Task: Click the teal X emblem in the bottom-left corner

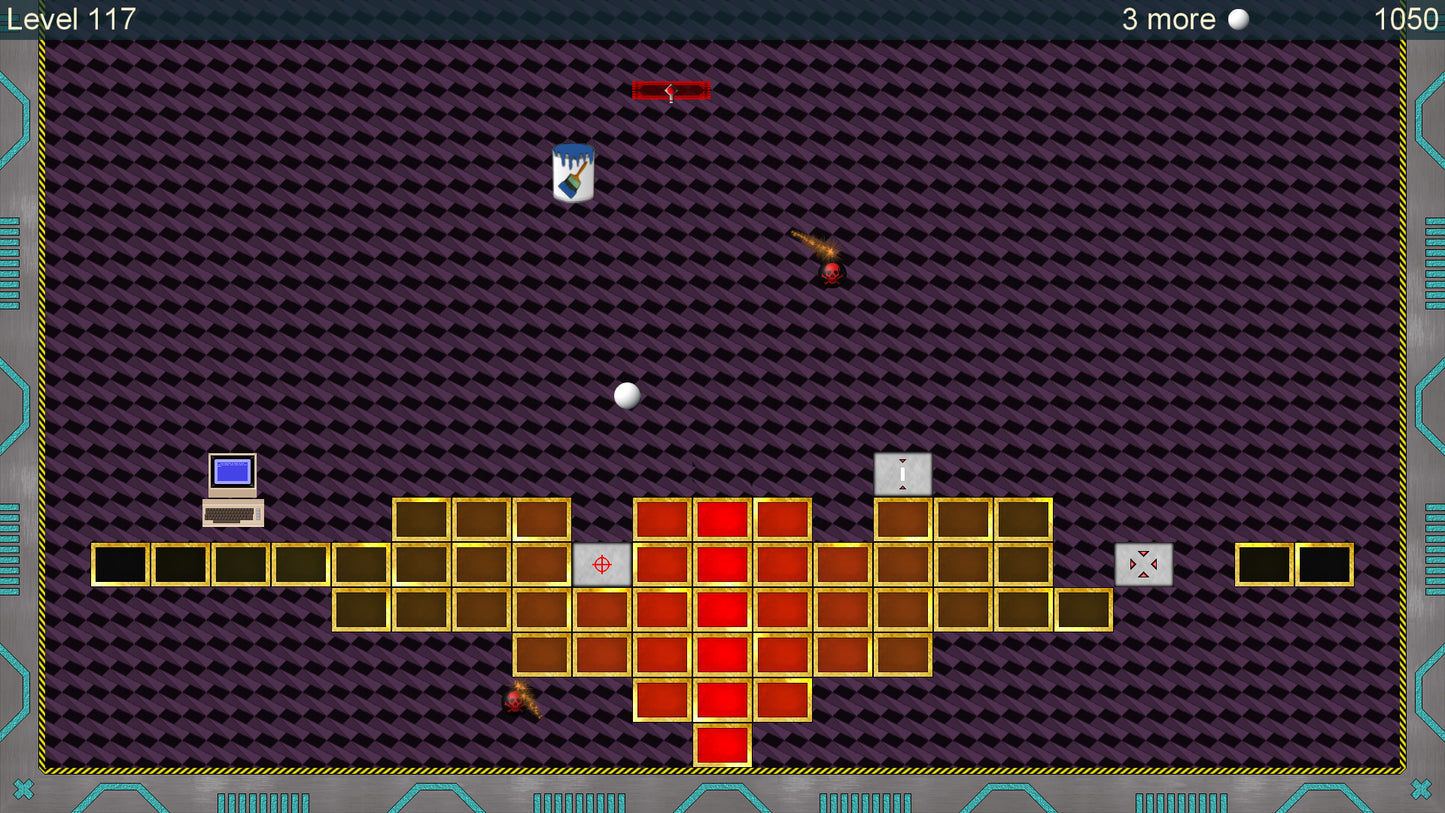Action: pyautogui.click(x=24, y=787)
